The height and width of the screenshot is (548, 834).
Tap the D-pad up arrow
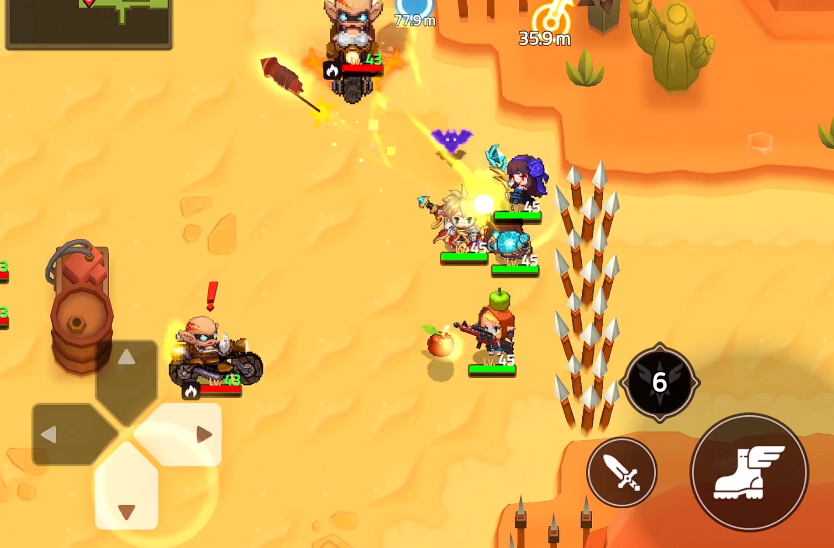point(127,369)
